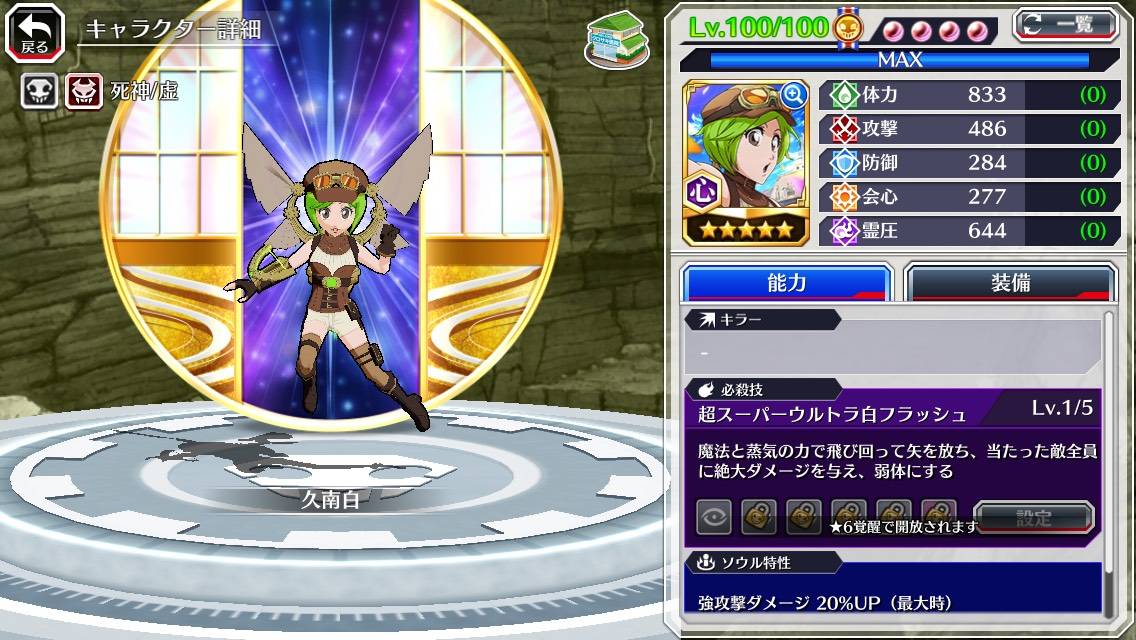Go back with the 戻る button

[x=33, y=35]
